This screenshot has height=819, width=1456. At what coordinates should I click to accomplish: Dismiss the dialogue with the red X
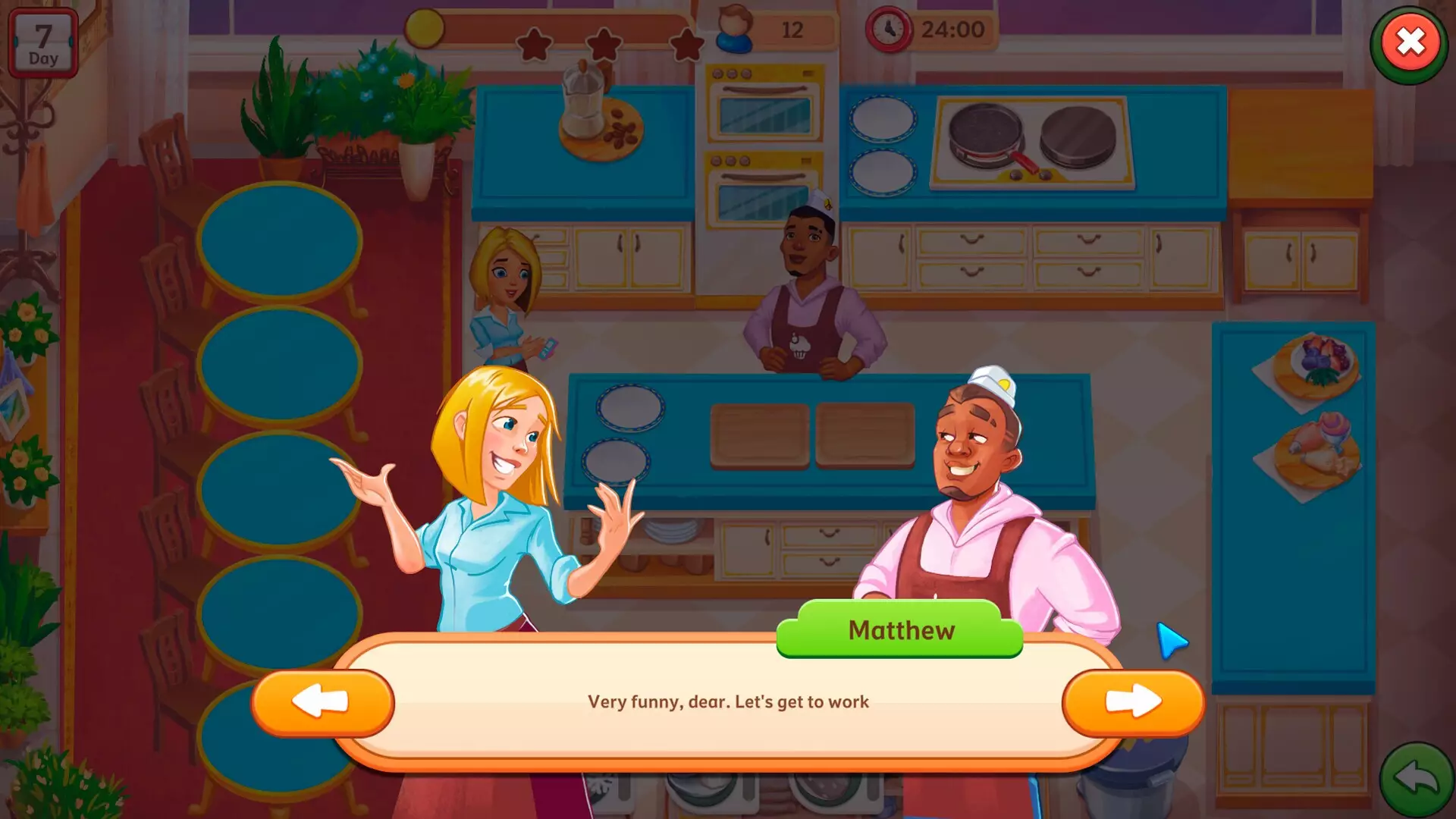coord(1409,44)
